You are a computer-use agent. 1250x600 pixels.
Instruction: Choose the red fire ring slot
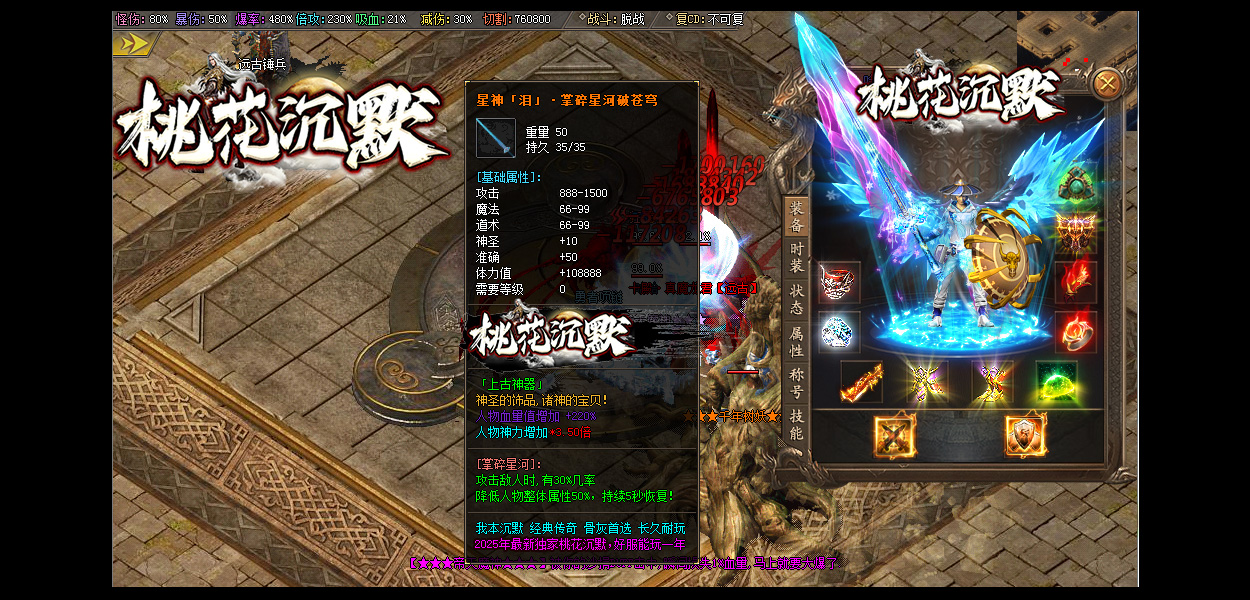pyautogui.click(x=1076, y=331)
